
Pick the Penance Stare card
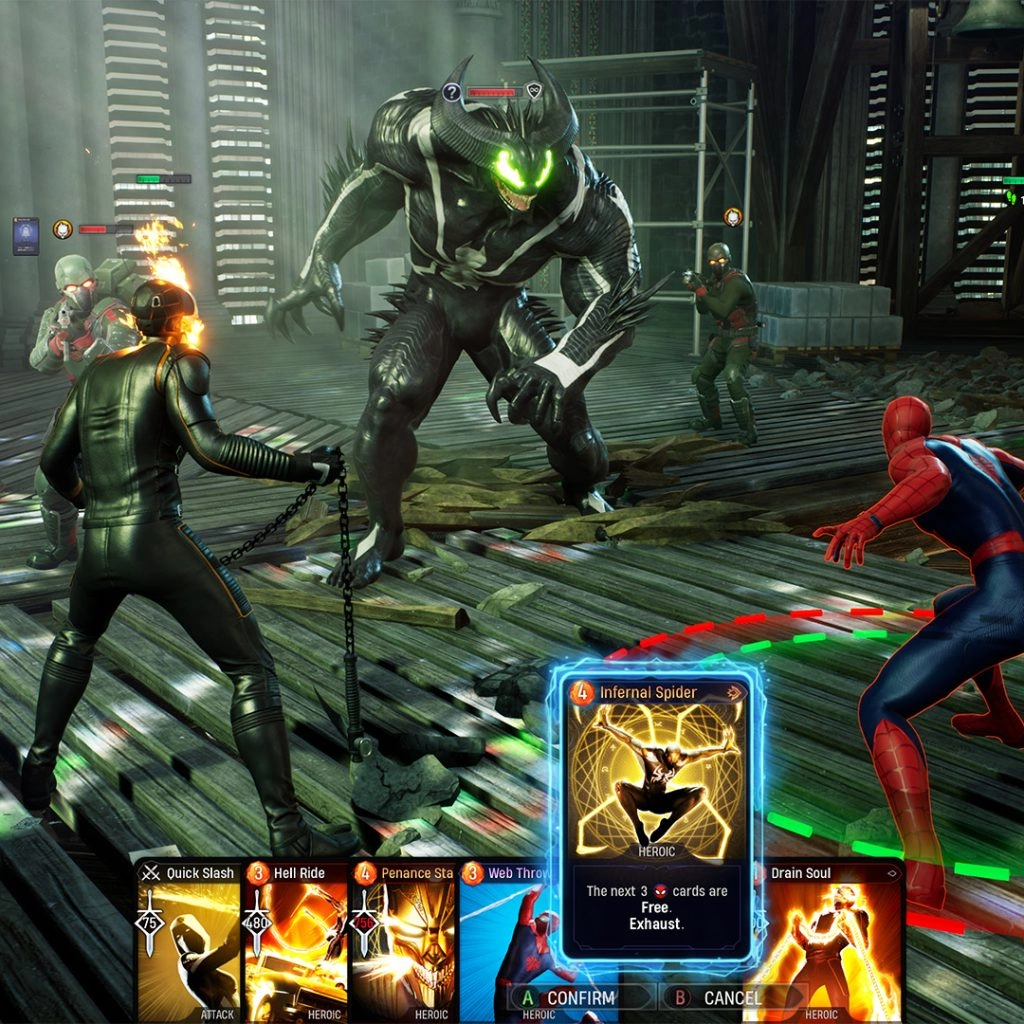pyautogui.click(x=404, y=940)
